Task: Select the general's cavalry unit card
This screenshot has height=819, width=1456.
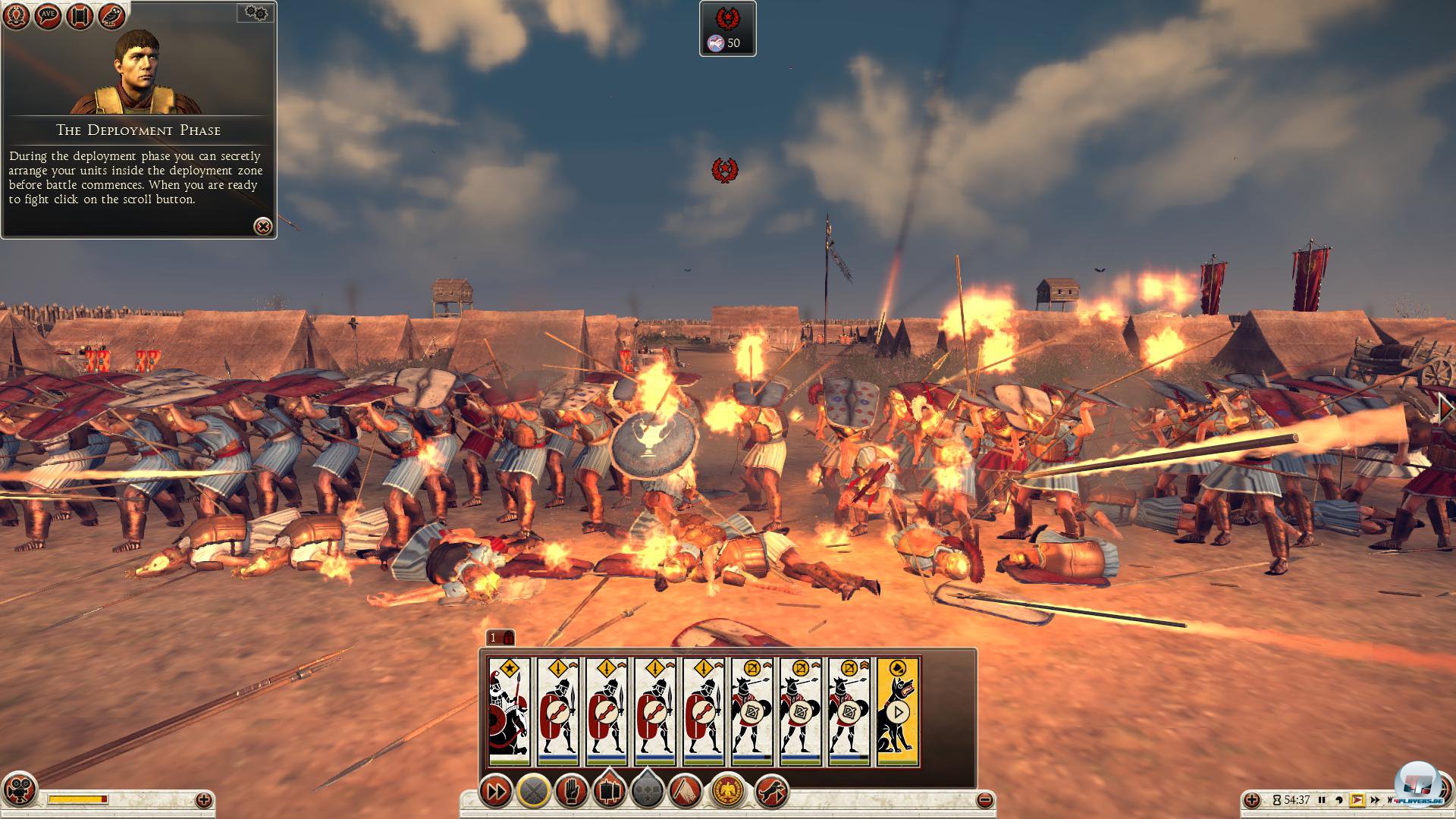Action: [509, 711]
